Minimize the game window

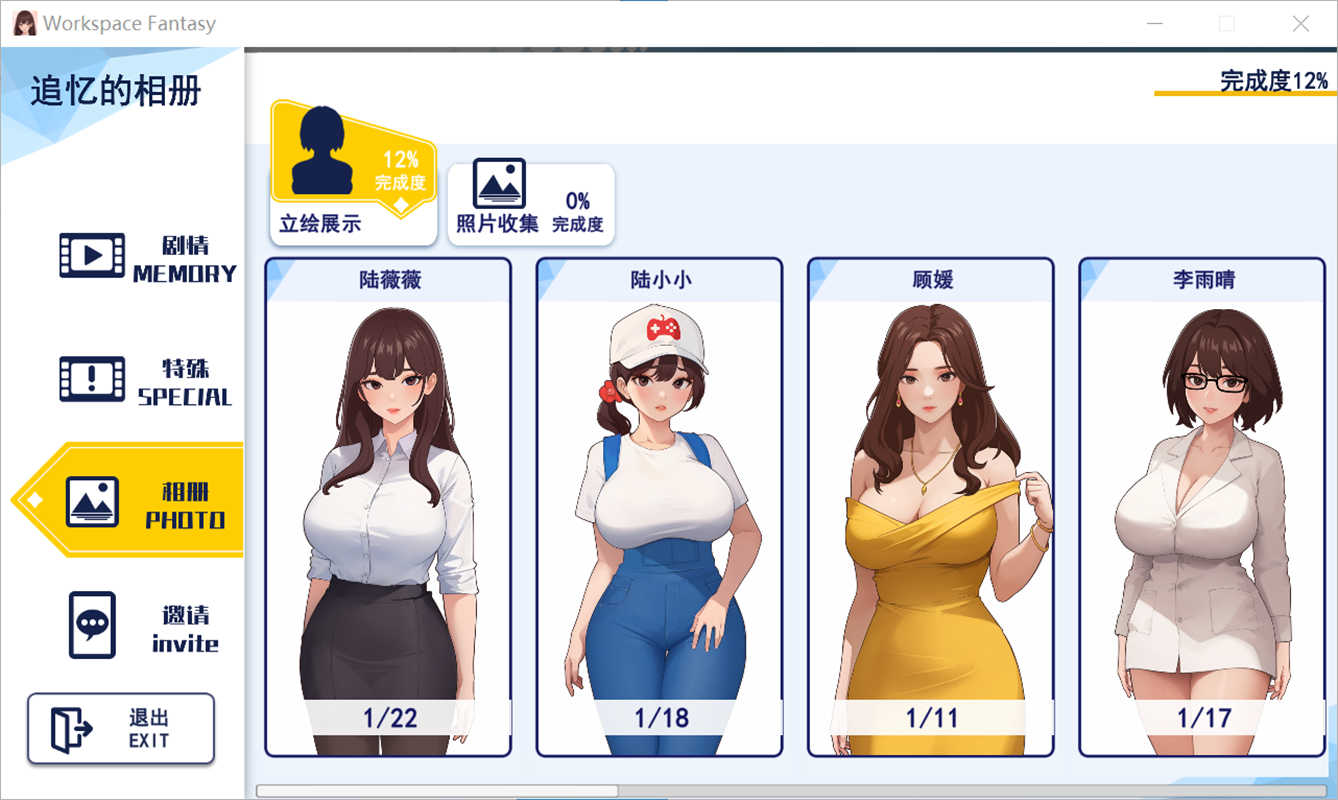(x=1153, y=24)
